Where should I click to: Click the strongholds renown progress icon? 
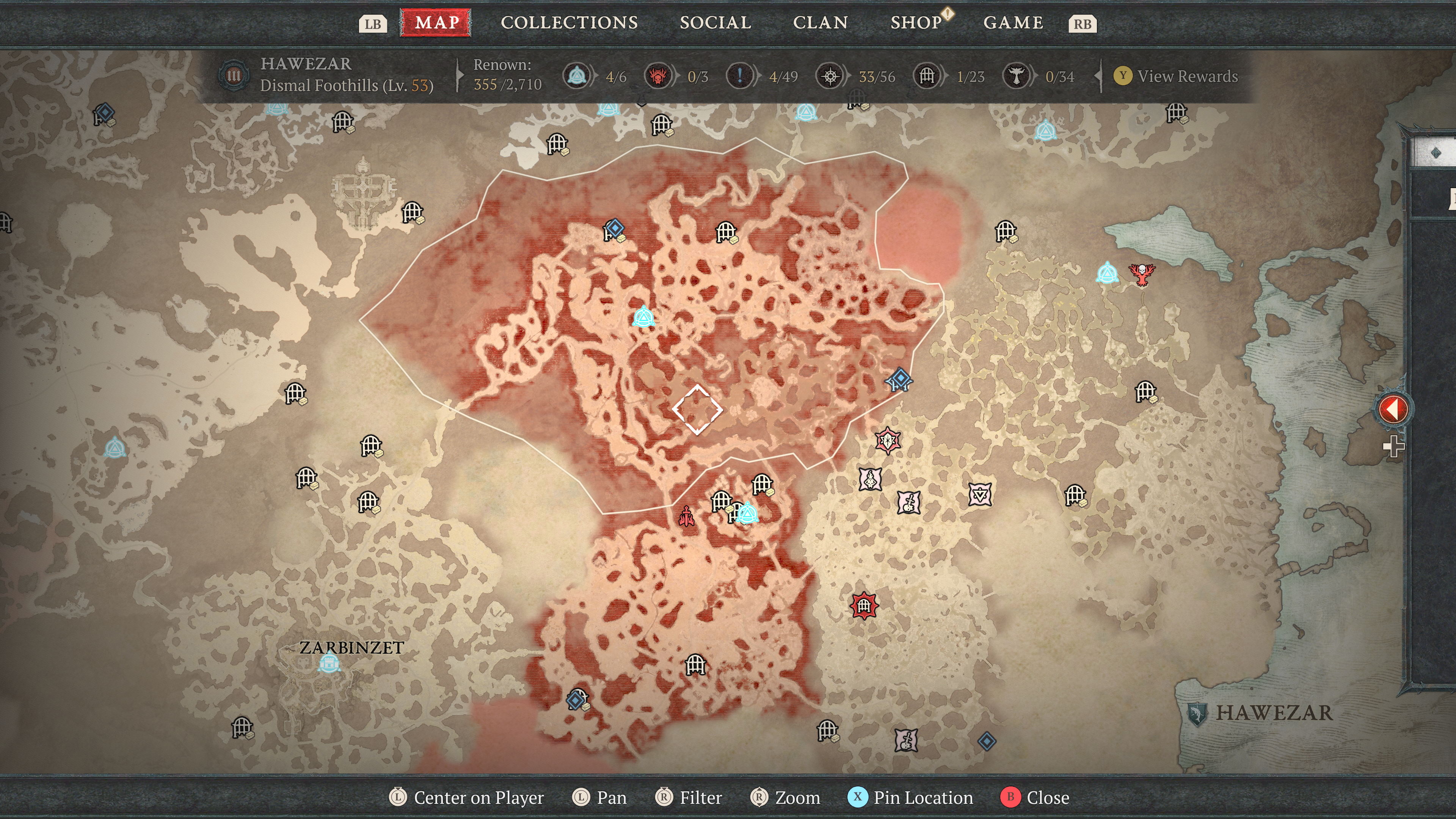658,76
